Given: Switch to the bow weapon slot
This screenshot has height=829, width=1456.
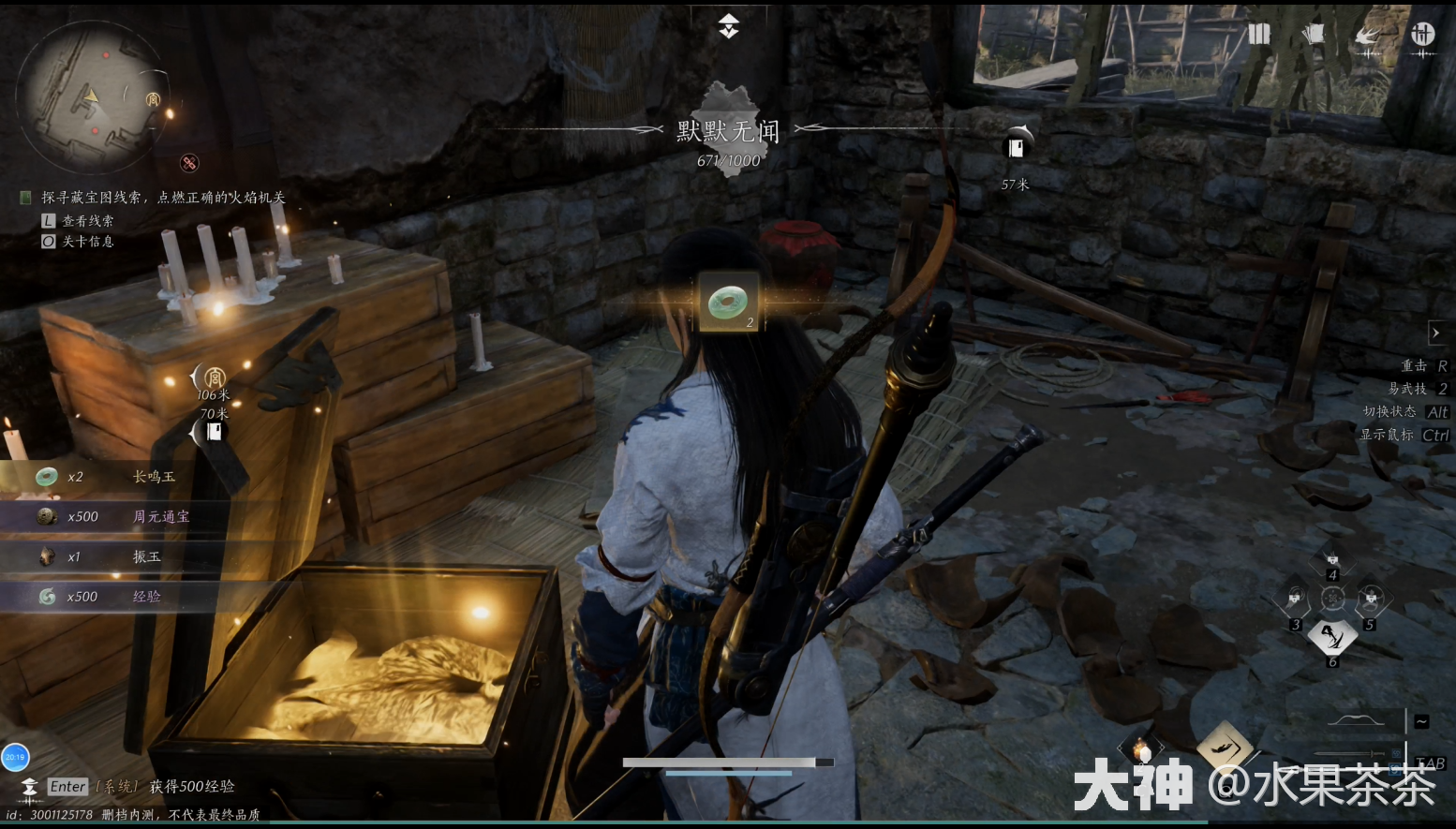Looking at the screenshot, I should [1357, 721].
